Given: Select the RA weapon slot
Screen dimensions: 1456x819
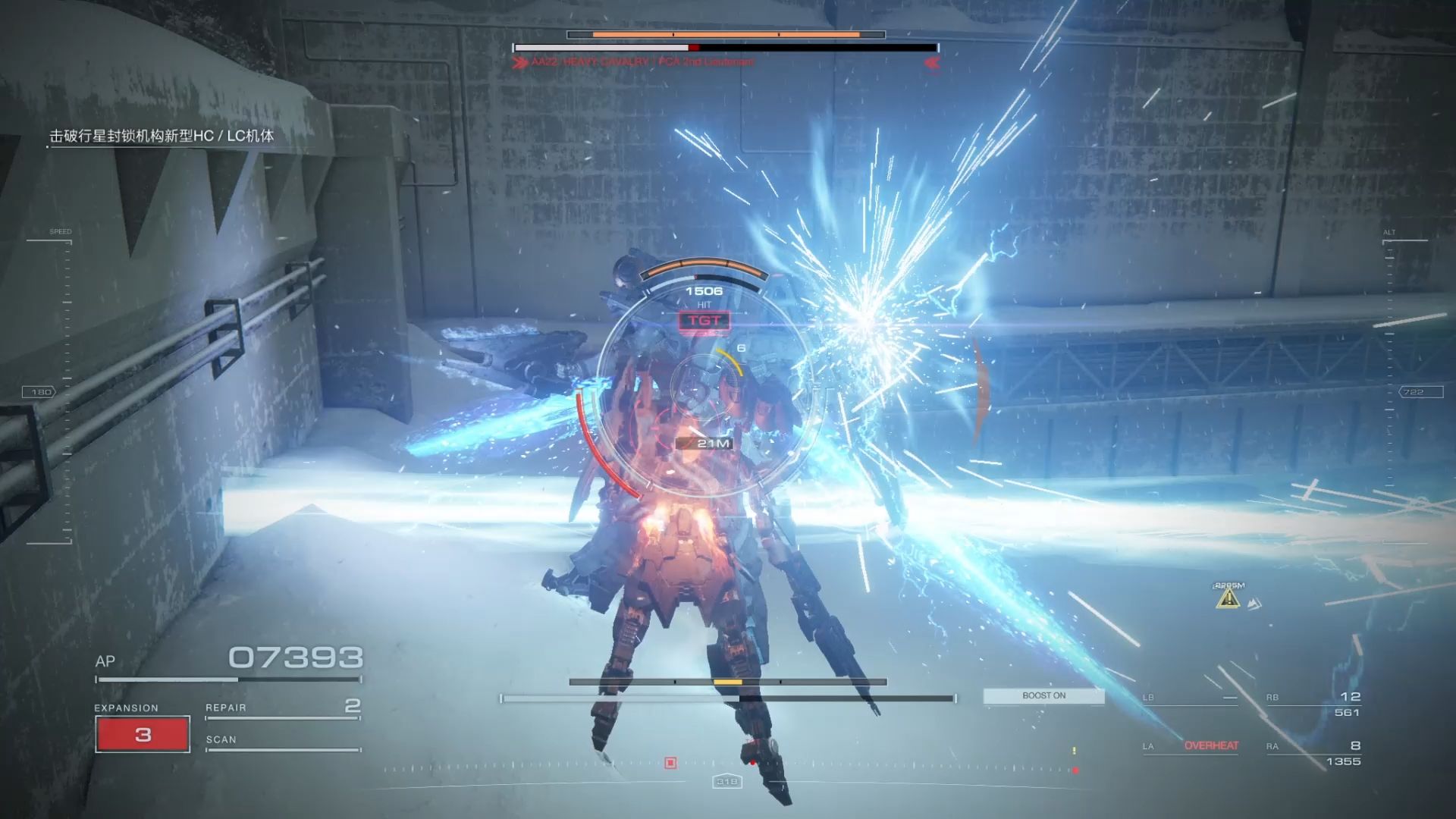Looking at the screenshot, I should [x=1313, y=753].
